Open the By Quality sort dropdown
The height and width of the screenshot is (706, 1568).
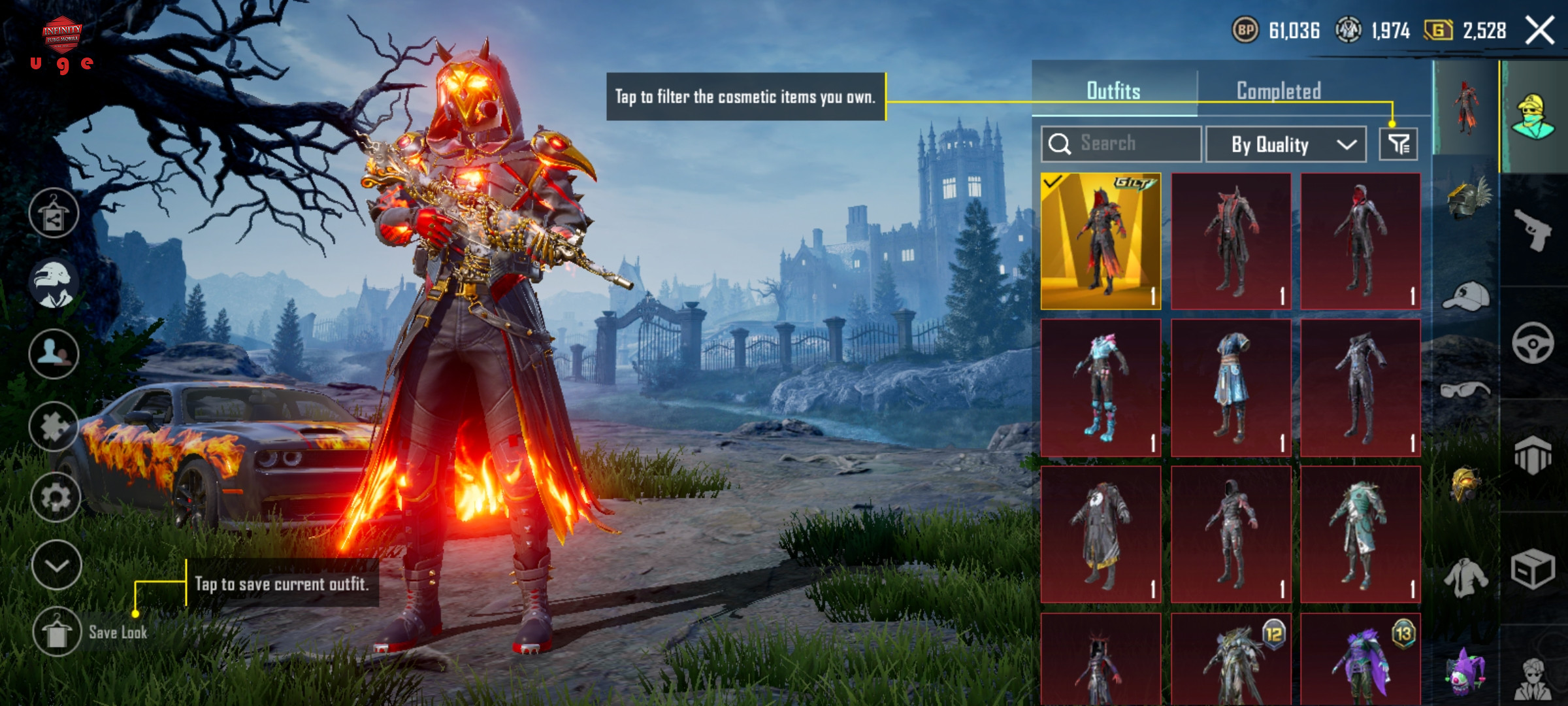pos(1285,144)
